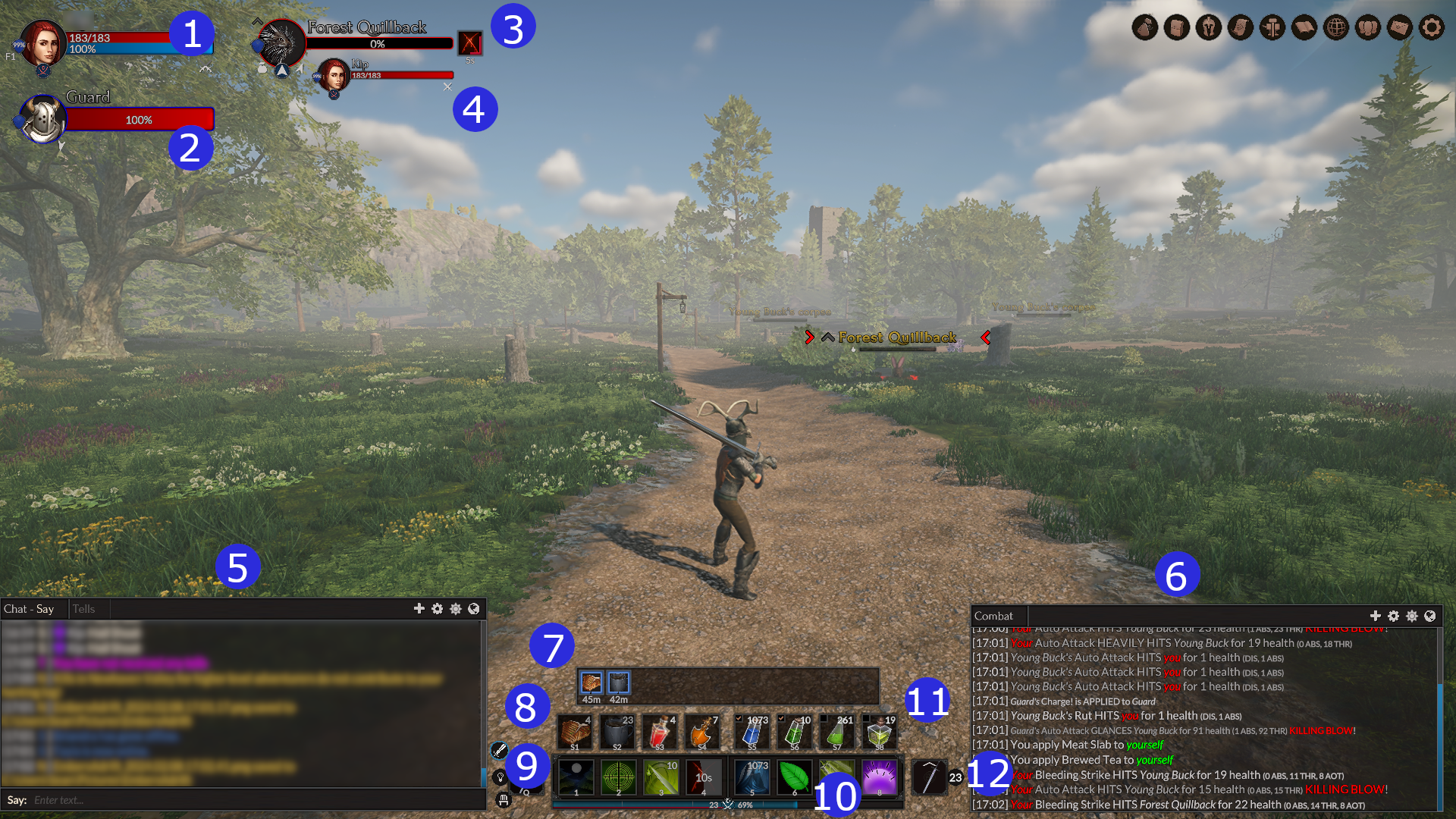Switch to the Tells chat tab

tap(83, 609)
